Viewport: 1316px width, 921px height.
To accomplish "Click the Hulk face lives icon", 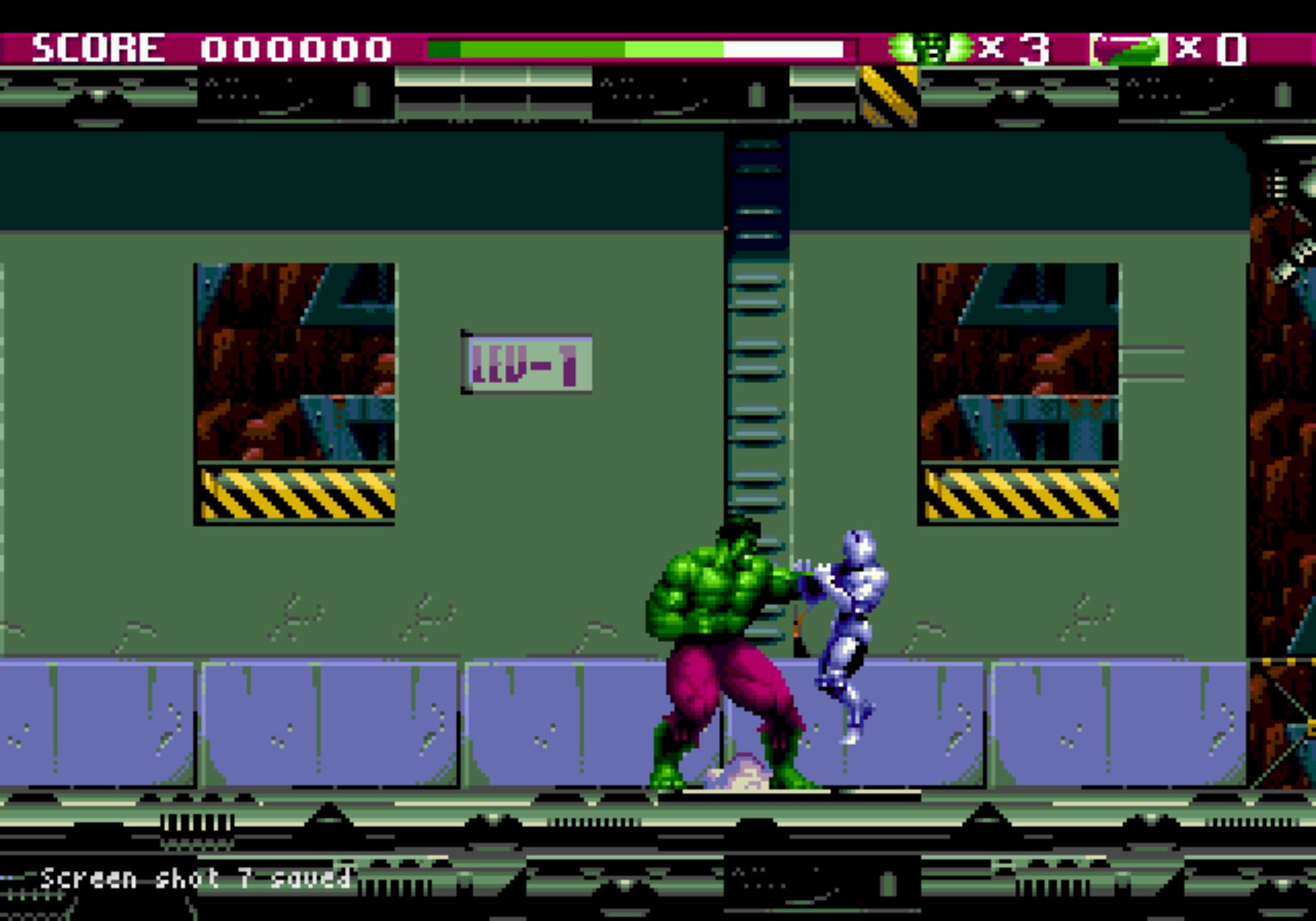I will point(930,48).
